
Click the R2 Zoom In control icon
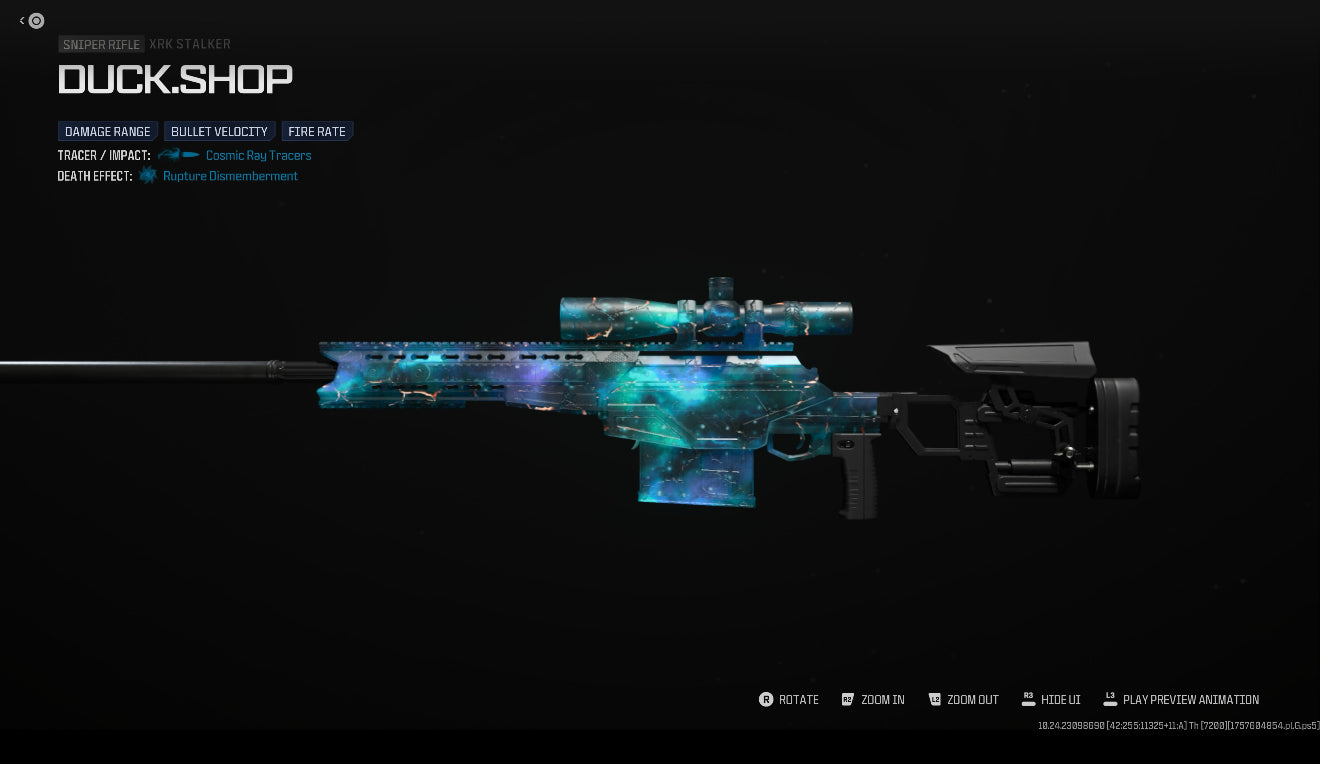848,700
